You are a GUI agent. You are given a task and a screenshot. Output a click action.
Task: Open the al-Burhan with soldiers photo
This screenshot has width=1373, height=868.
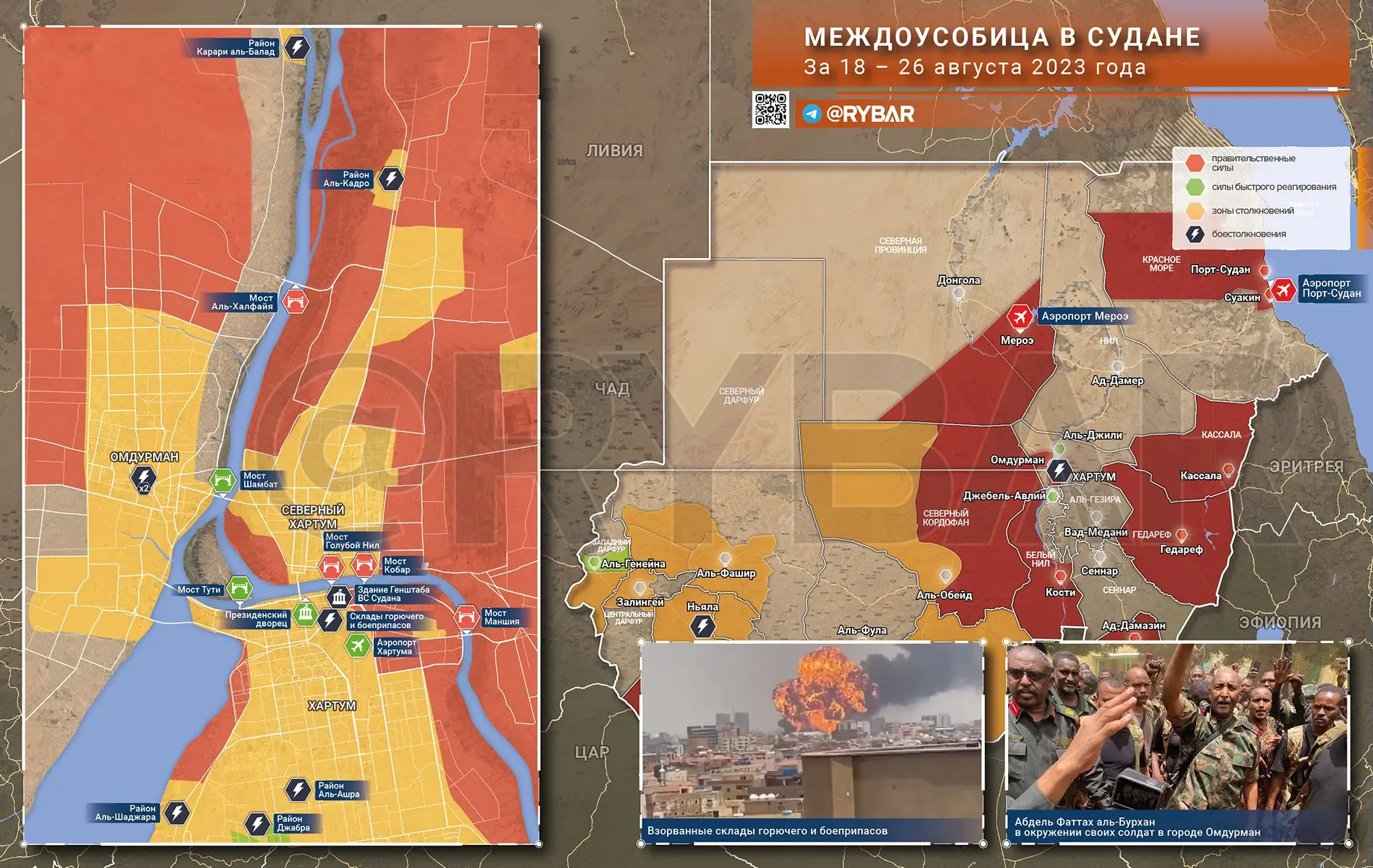(x=1177, y=741)
